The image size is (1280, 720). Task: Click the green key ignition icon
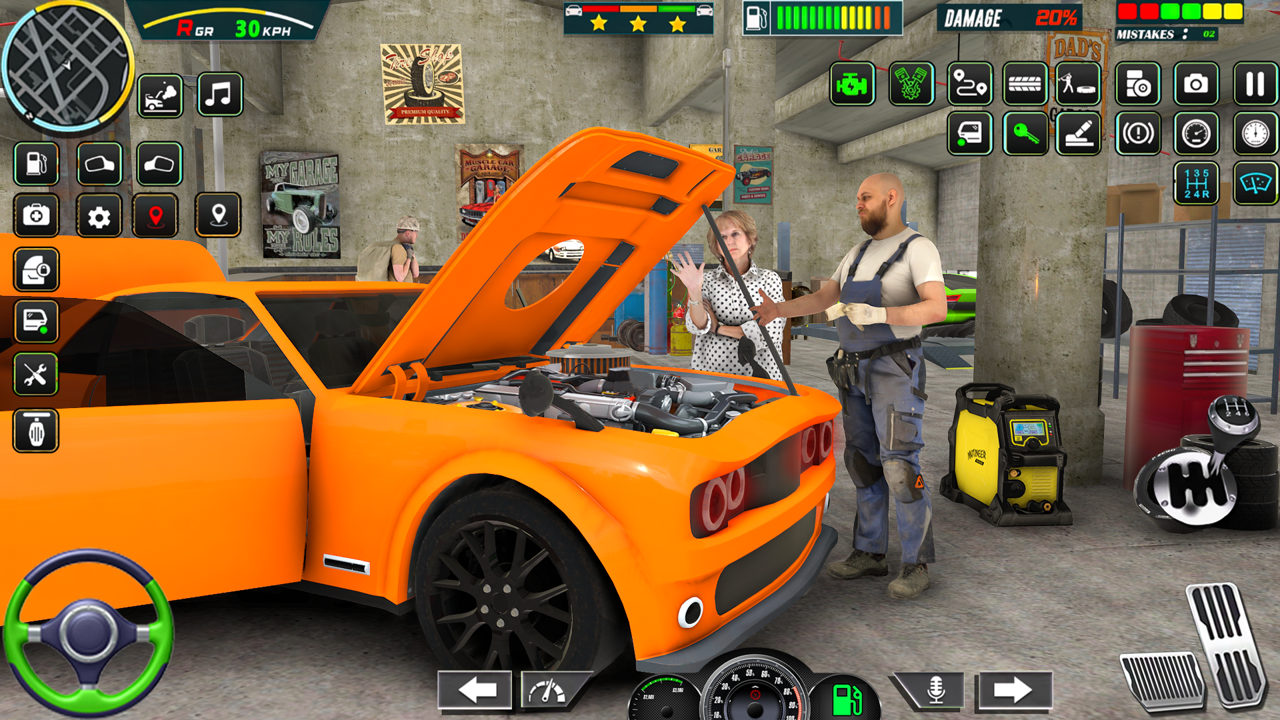(x=1024, y=133)
